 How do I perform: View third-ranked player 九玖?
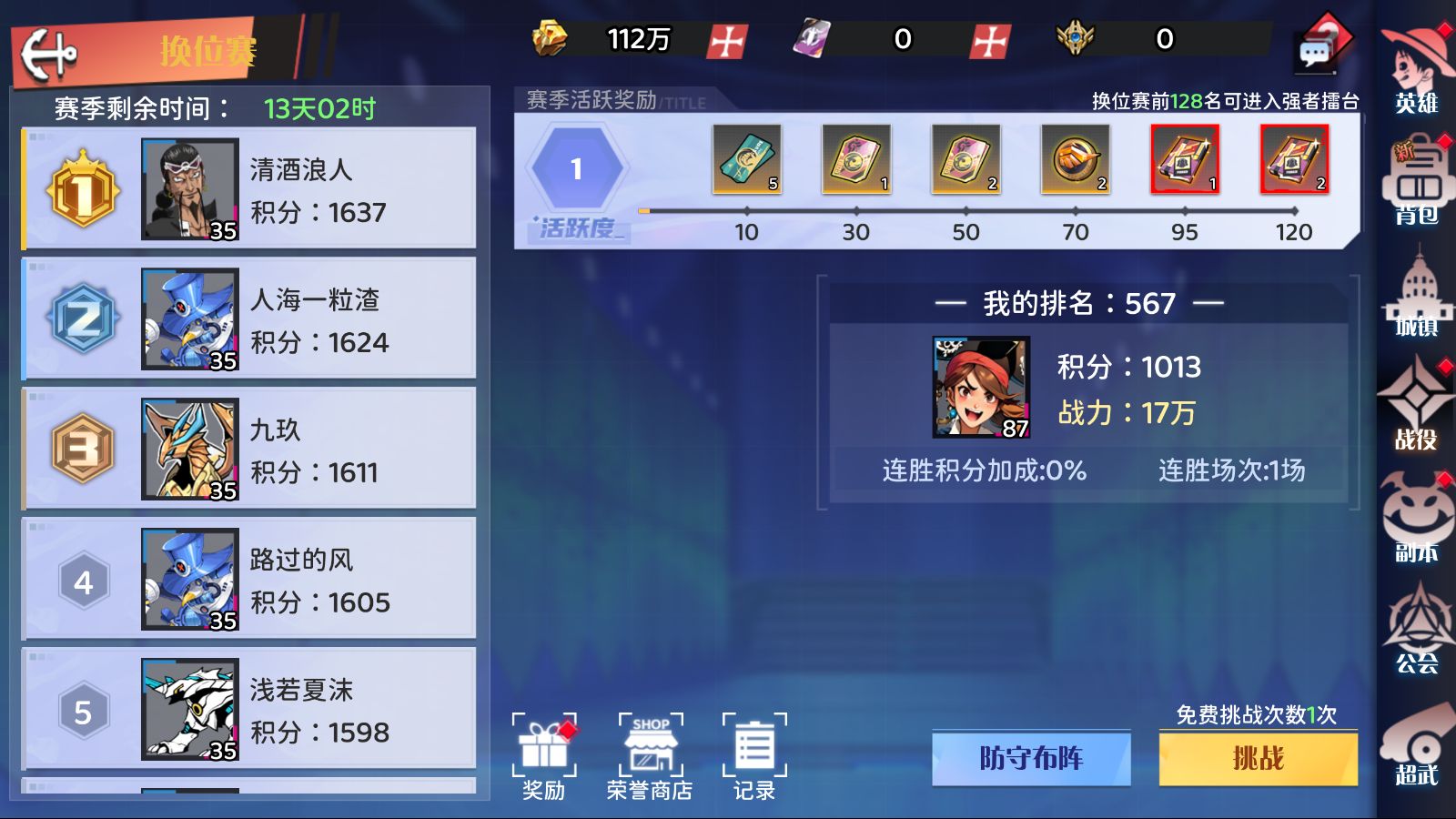pos(248,449)
